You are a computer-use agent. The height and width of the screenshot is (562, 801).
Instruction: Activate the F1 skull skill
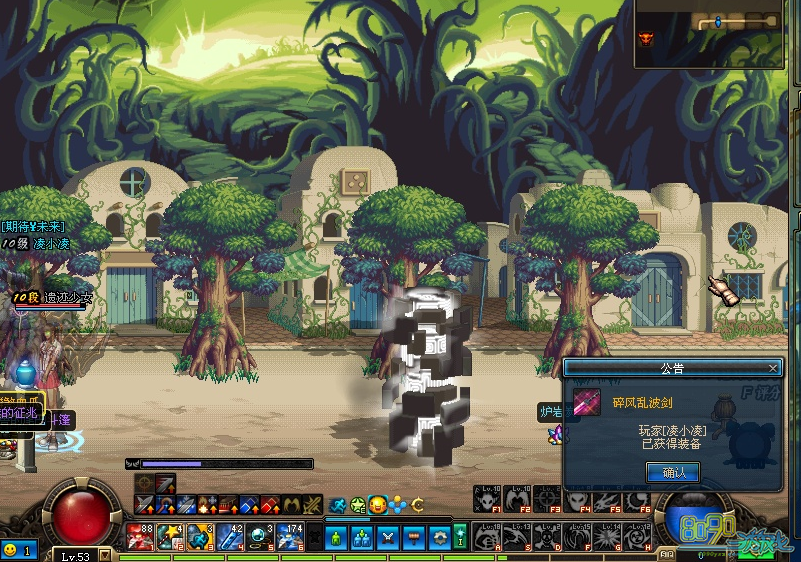488,499
